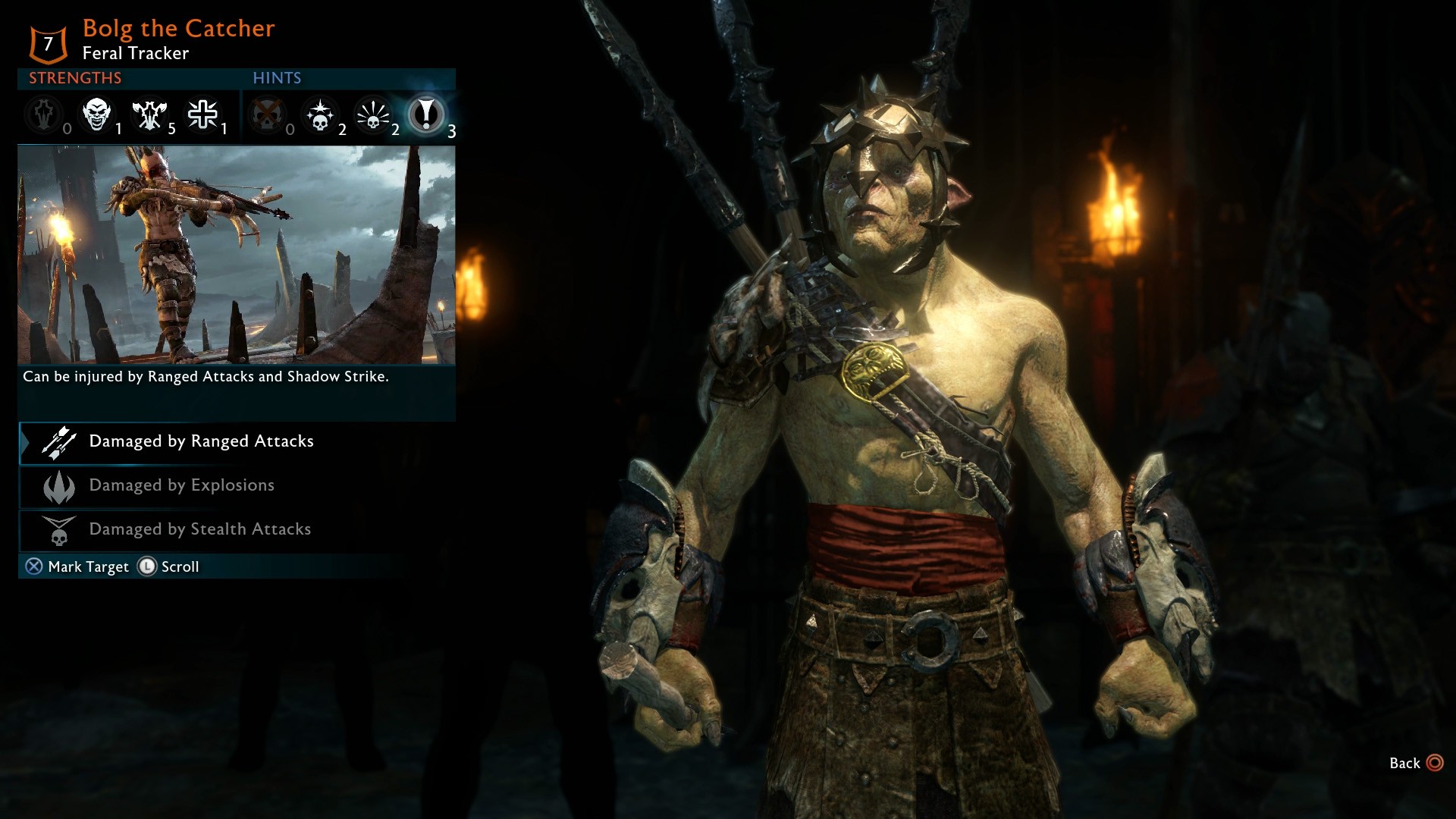This screenshot has height=819, width=1456.
Task: Select the Damaged by Ranged Attacks entry
Action: click(x=201, y=442)
